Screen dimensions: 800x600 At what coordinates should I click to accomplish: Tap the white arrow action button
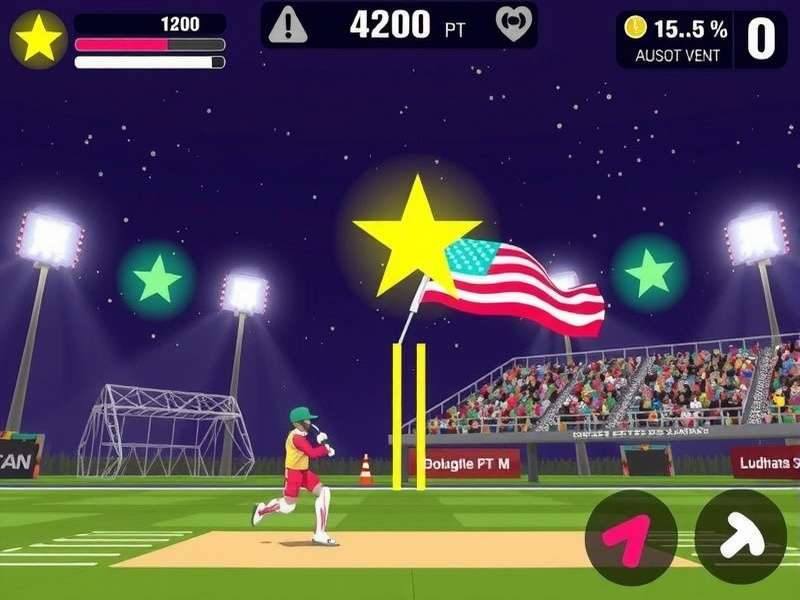[x=740, y=537]
